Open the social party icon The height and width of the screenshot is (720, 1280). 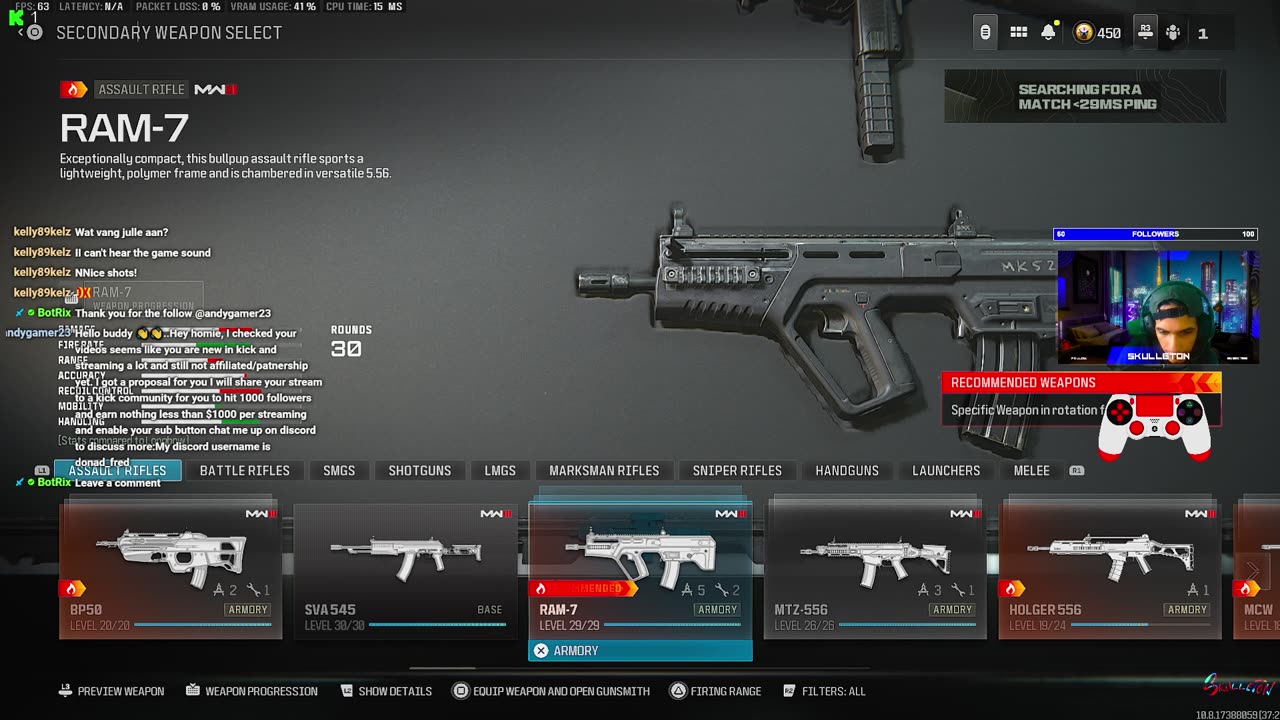(x=1173, y=33)
